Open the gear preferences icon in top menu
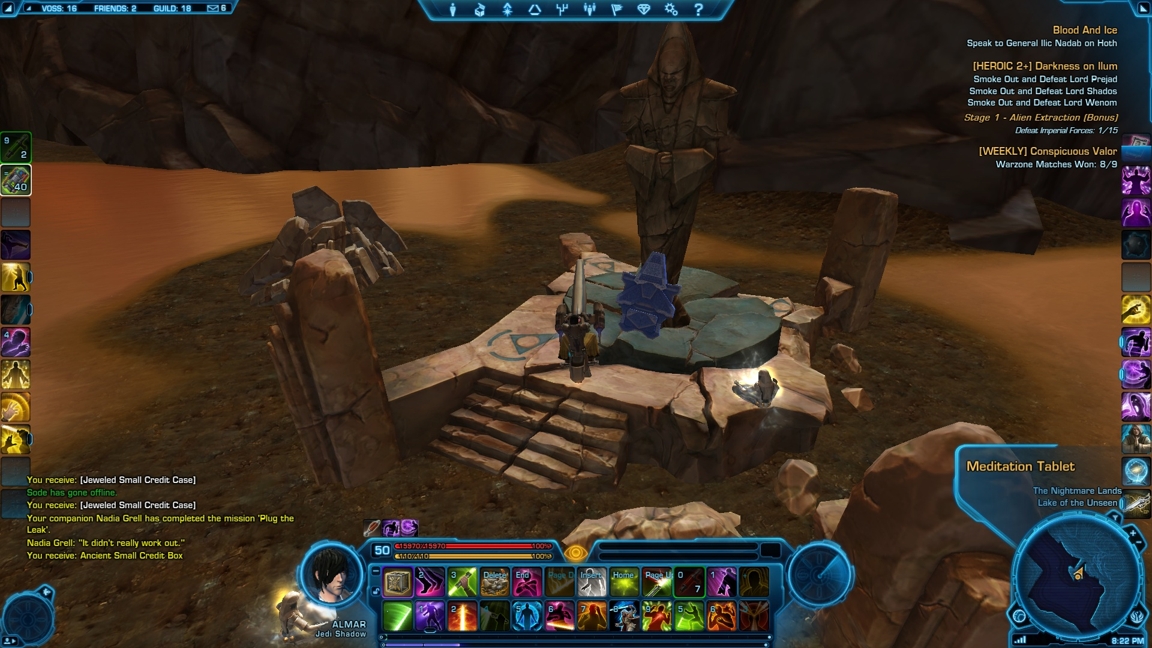This screenshot has height=648, width=1152. tap(671, 10)
